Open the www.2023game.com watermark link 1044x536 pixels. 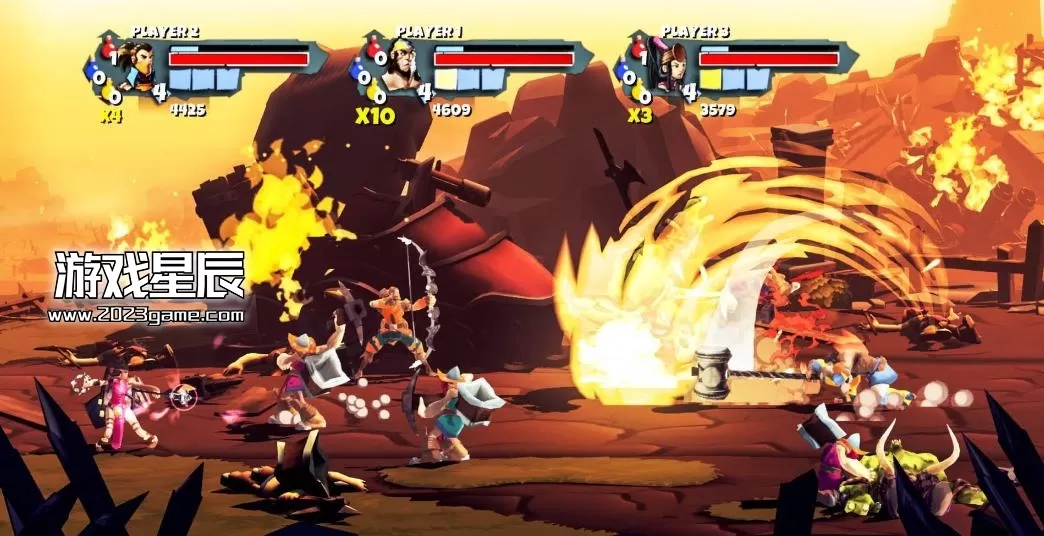(146, 315)
